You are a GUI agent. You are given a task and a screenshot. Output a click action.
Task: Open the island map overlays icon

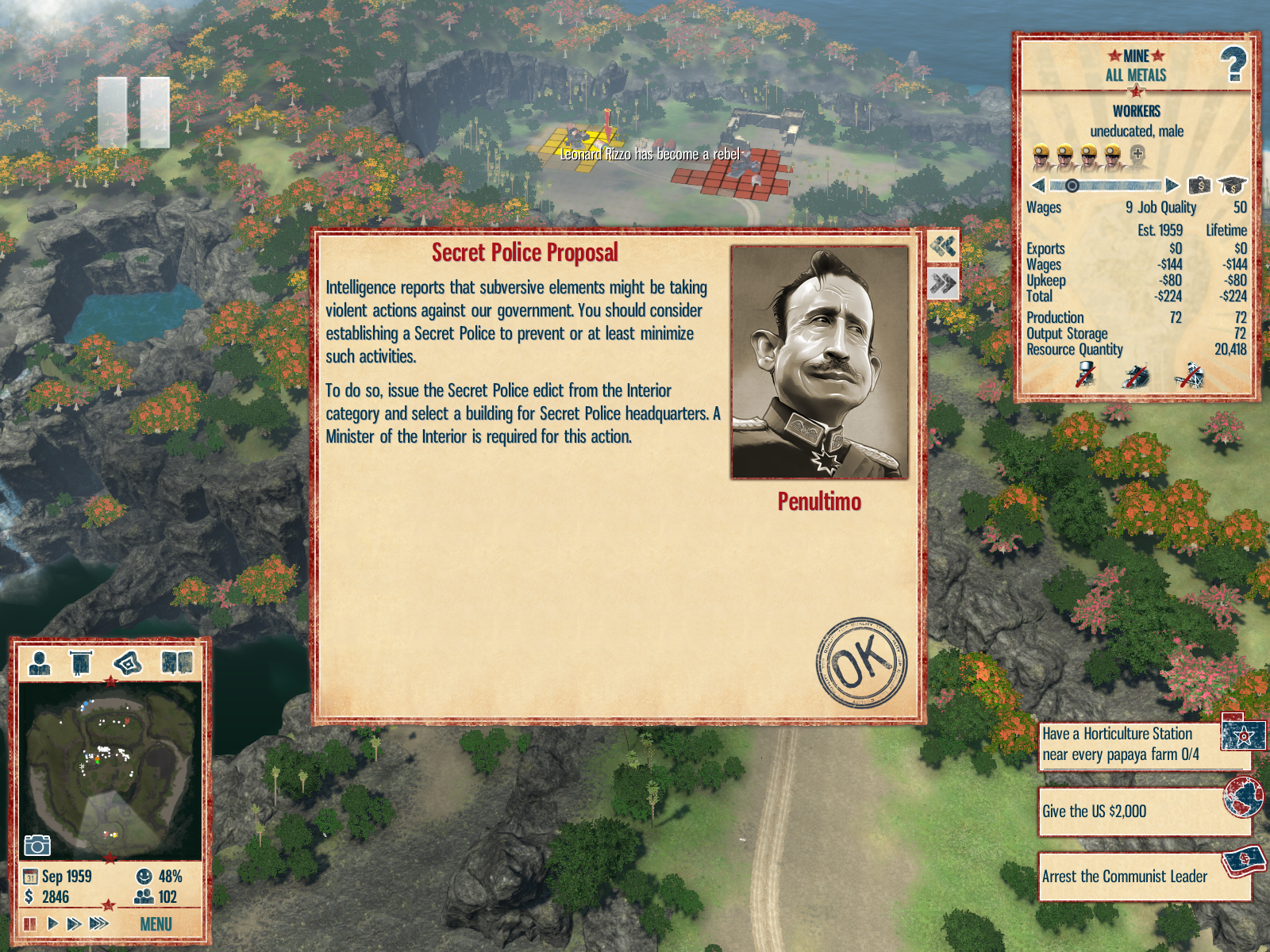tap(128, 662)
